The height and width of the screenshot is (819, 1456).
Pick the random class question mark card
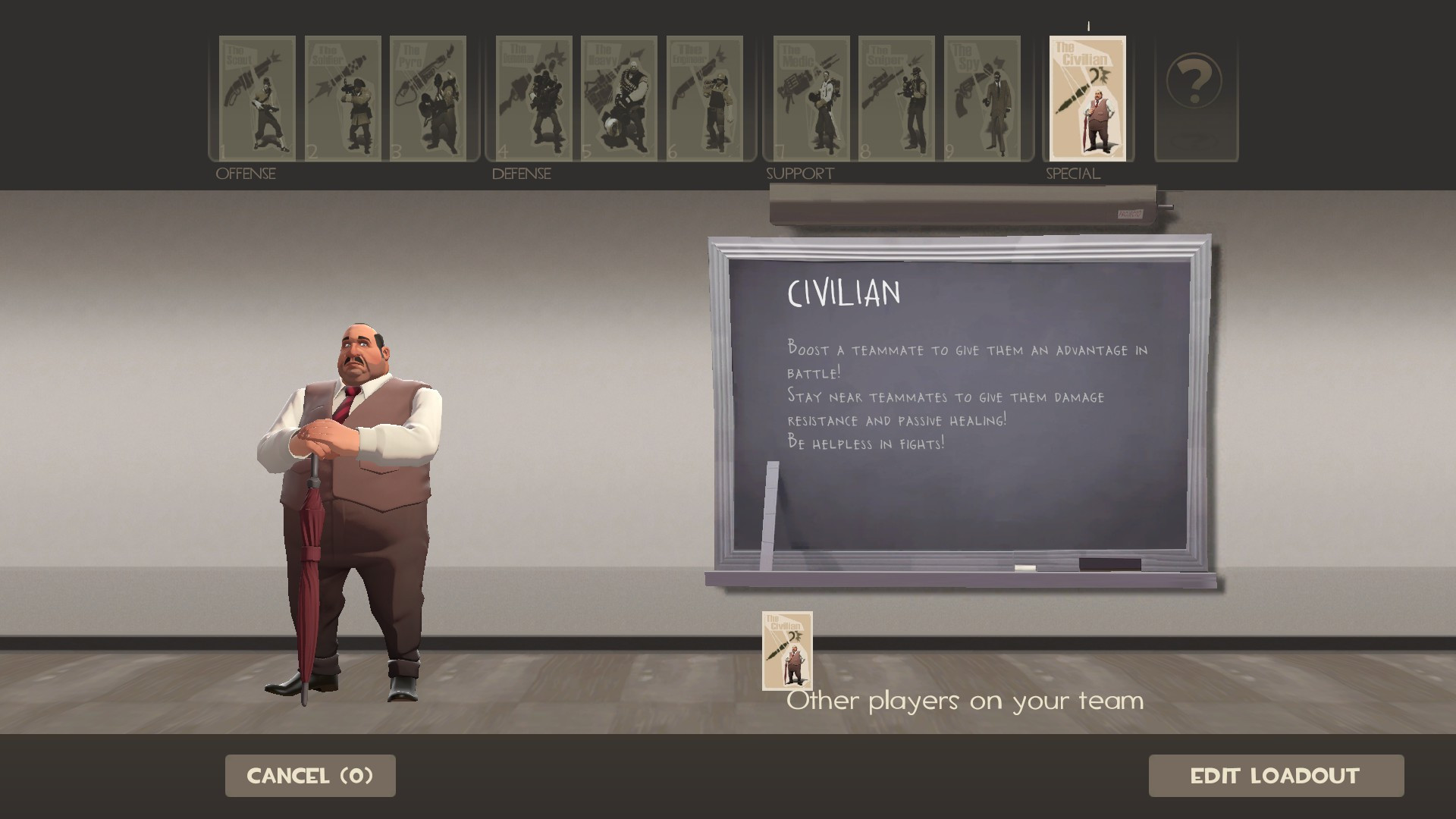point(1195,99)
